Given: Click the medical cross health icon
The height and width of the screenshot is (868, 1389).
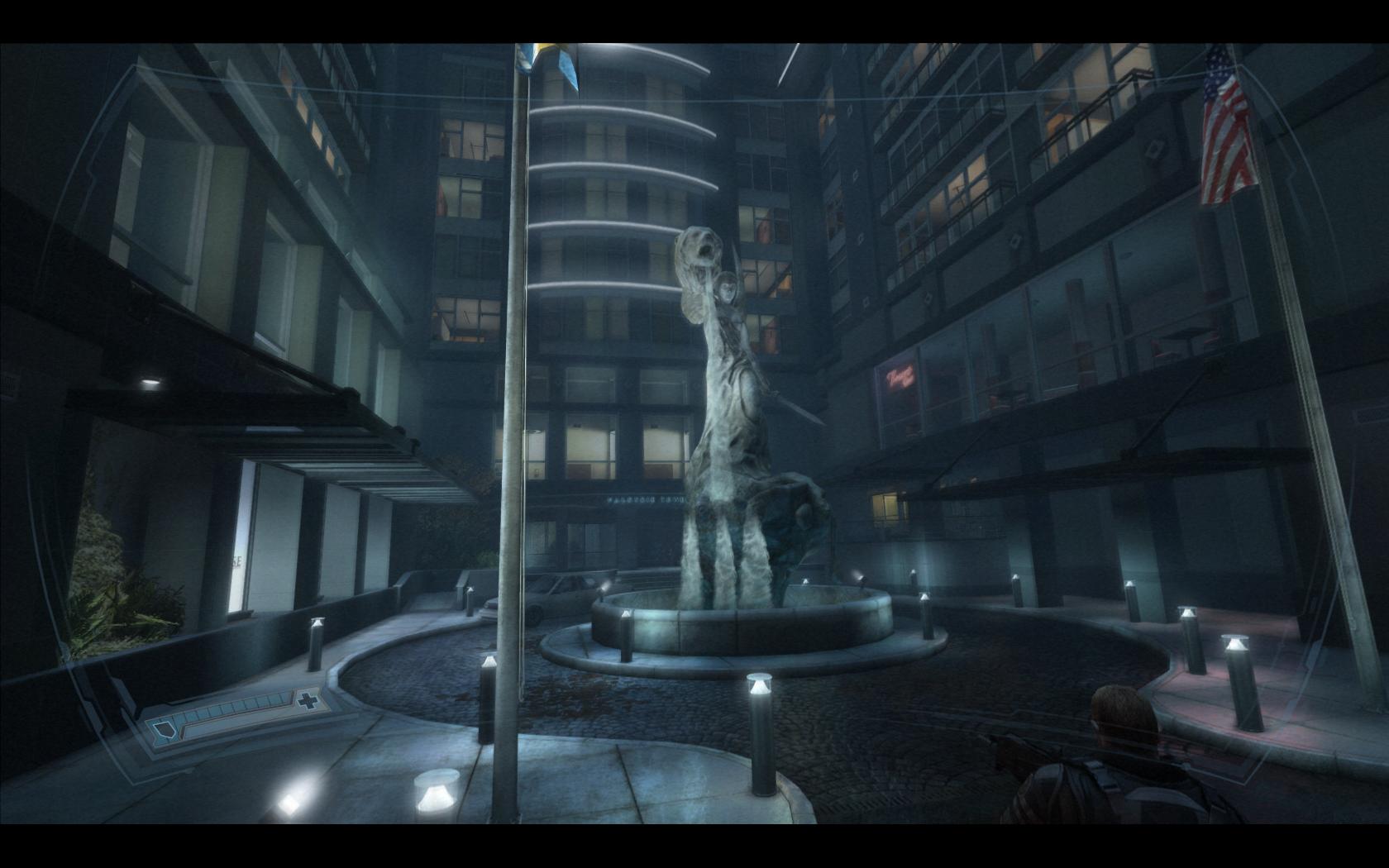Looking at the screenshot, I should pyautogui.click(x=308, y=702).
